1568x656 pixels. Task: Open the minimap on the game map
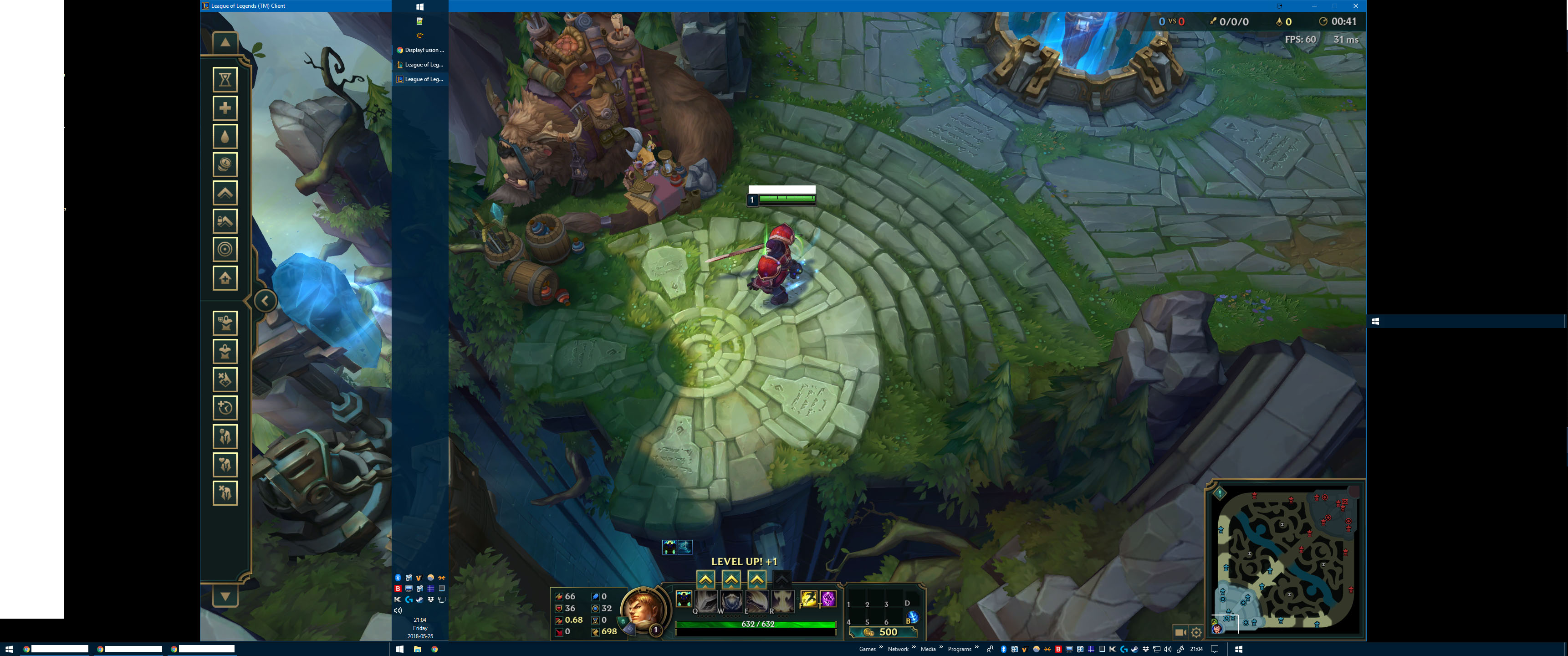[x=1286, y=559]
